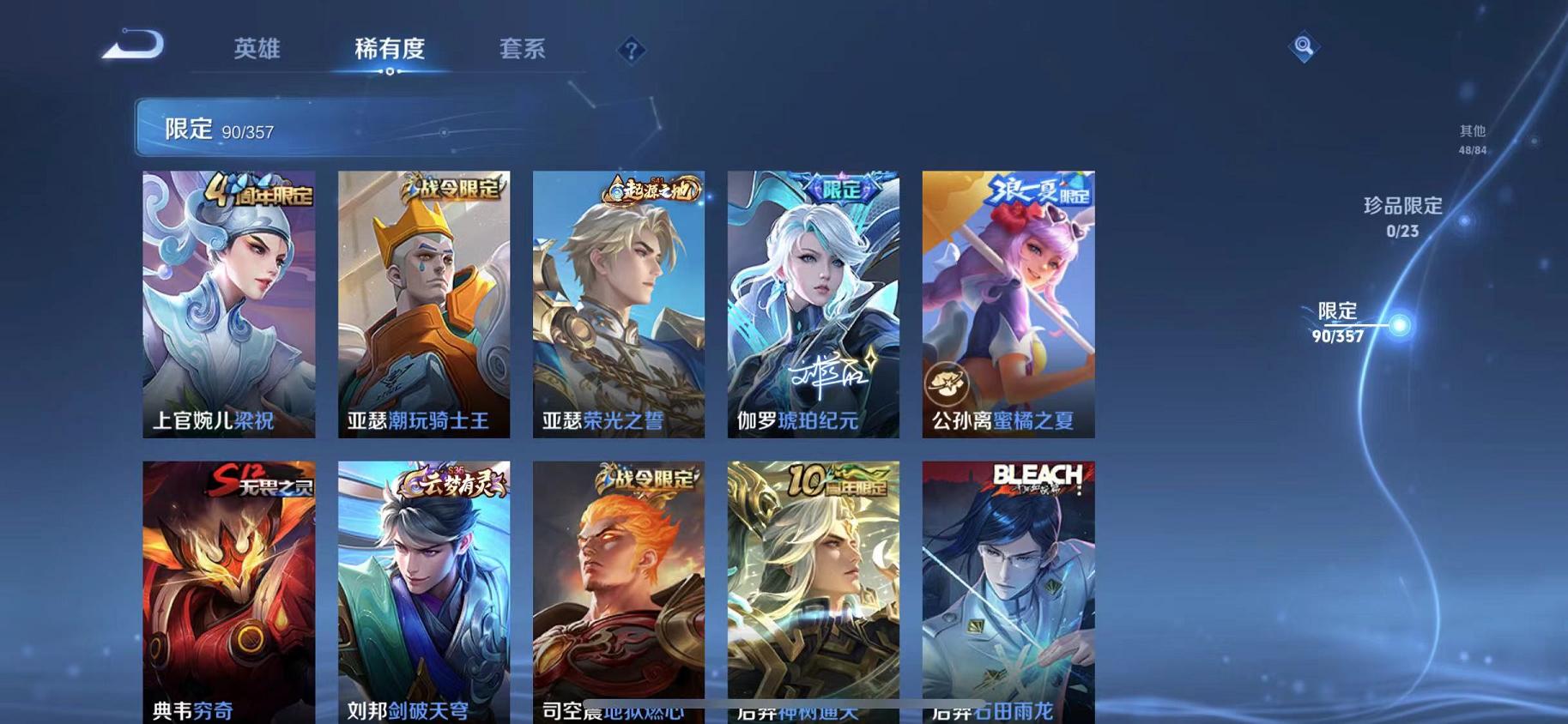1568x724 pixels.
Task: Open the search magnifier icon at top-right
Action: point(1304,47)
